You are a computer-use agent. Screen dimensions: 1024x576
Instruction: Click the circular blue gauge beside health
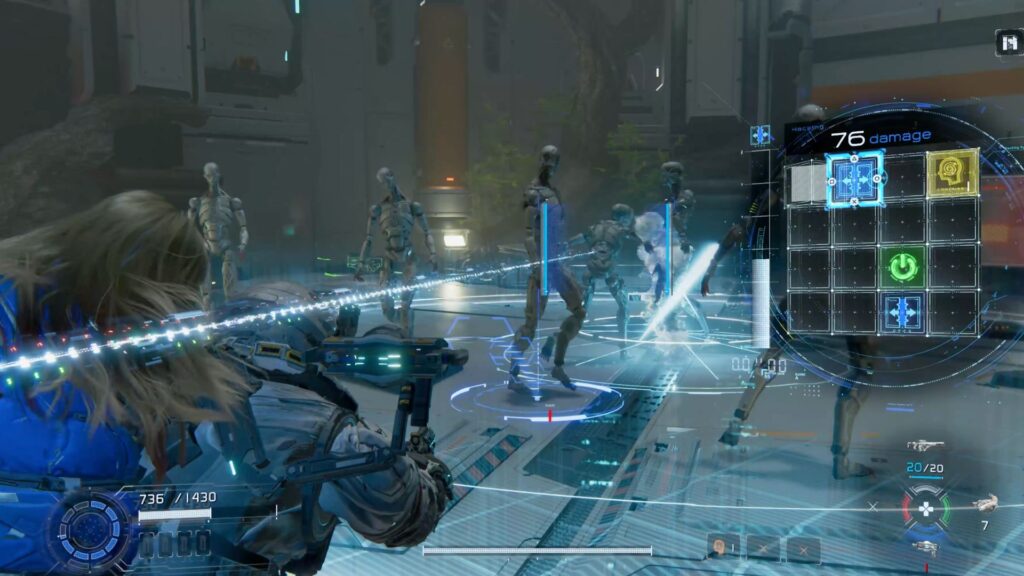[92, 528]
